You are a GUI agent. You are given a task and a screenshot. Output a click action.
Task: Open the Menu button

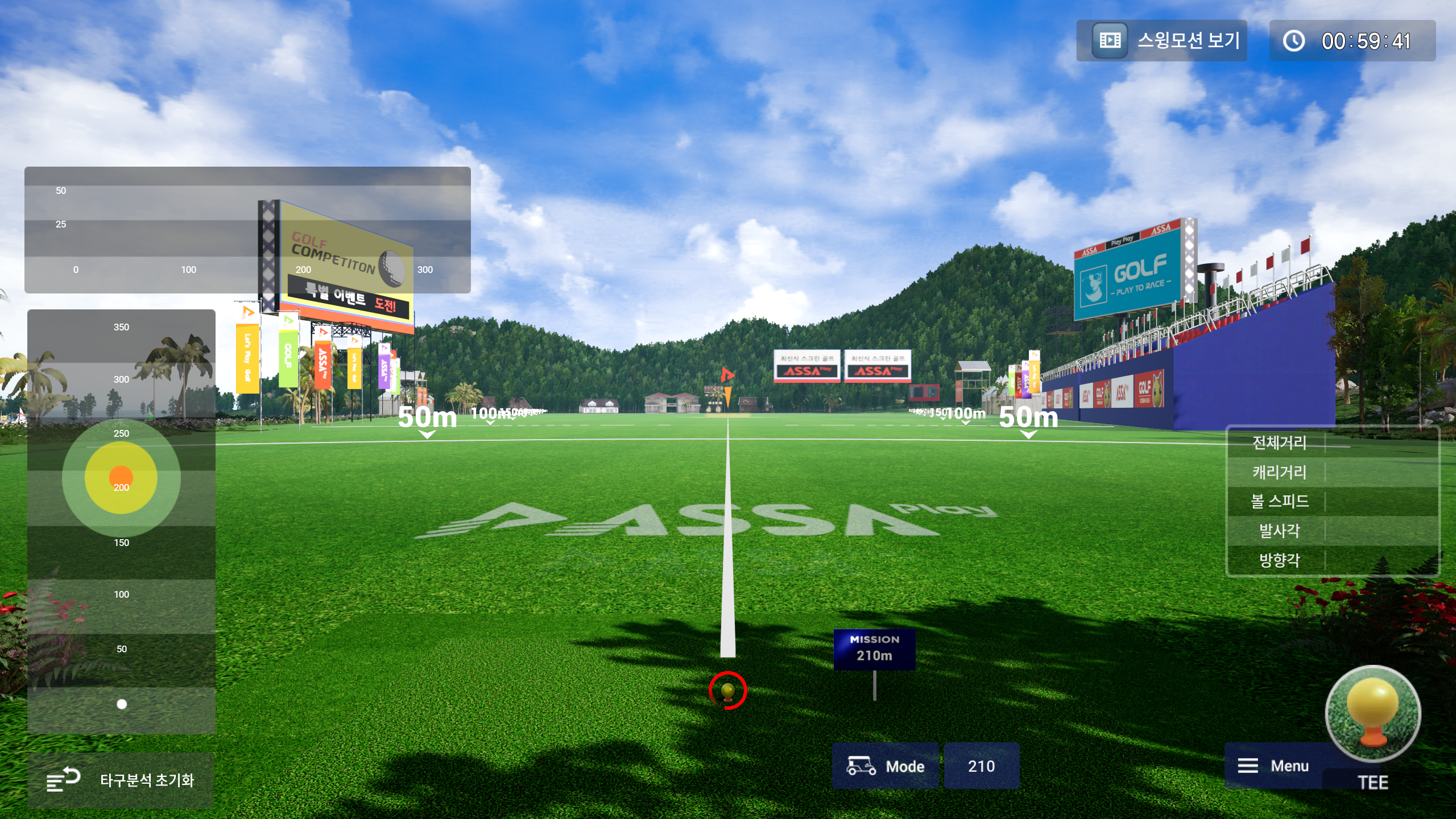(x=1274, y=766)
